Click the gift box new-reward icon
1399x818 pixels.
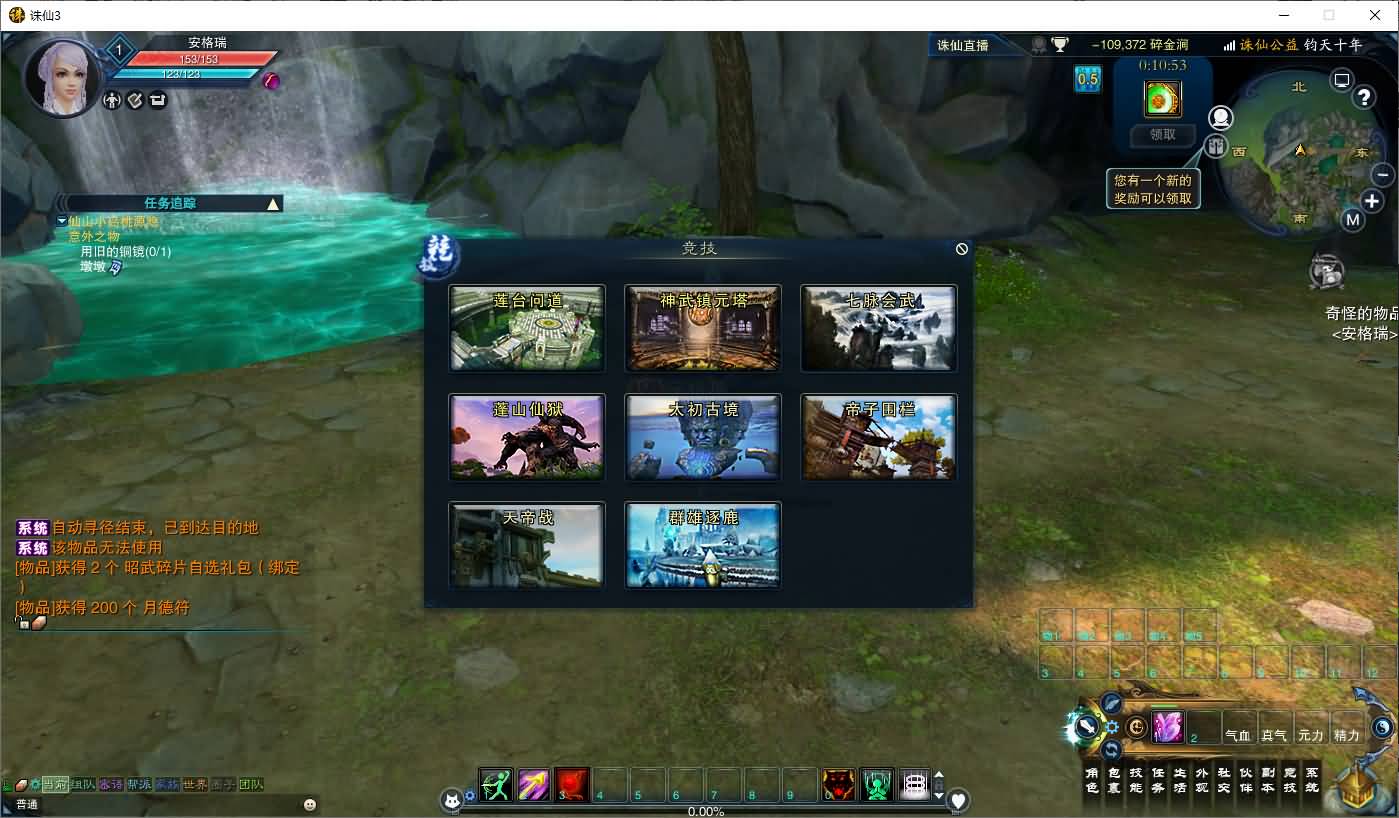pos(1215,147)
